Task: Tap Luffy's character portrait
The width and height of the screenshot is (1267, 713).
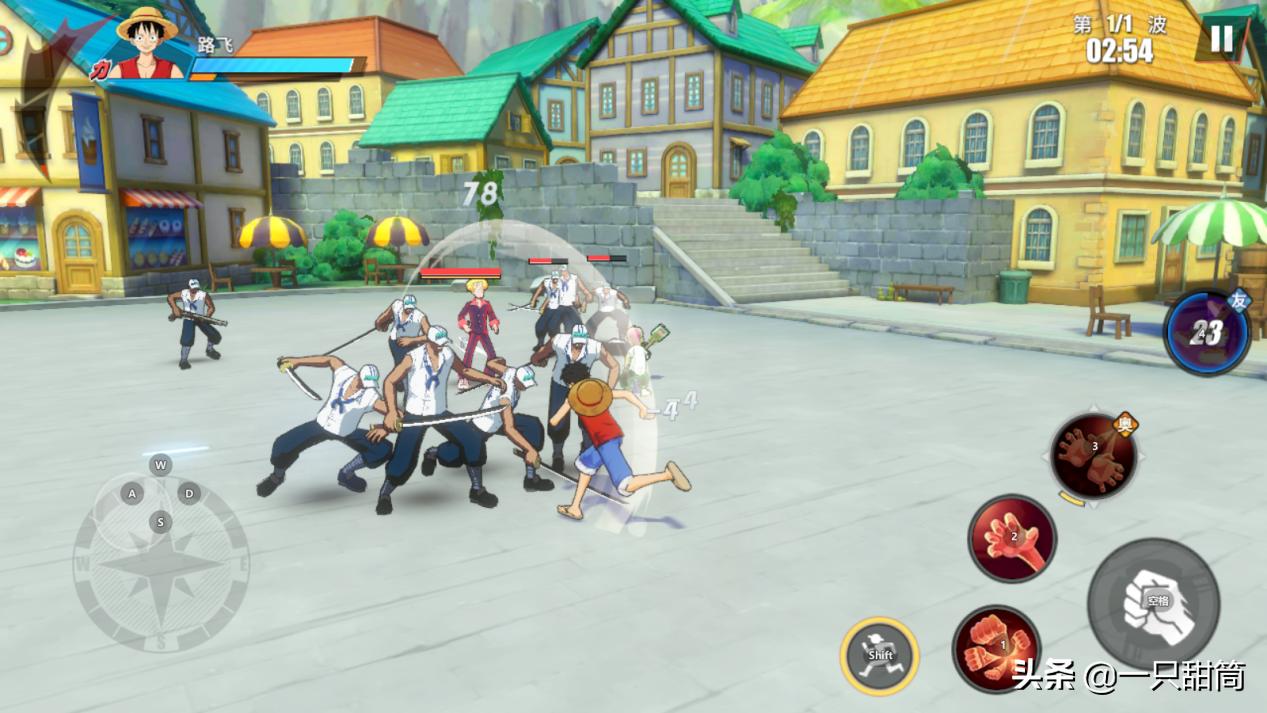Action: coord(146,45)
